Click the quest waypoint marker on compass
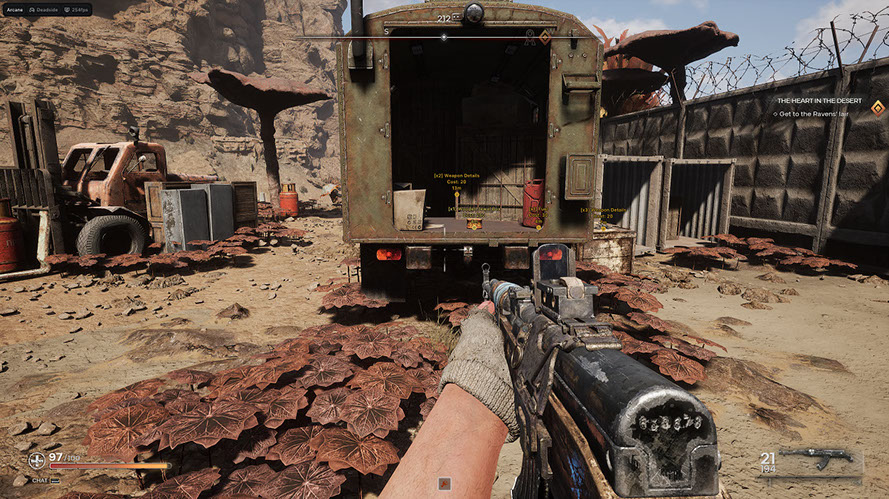Viewport: 889px width, 499px height. [x=545, y=37]
